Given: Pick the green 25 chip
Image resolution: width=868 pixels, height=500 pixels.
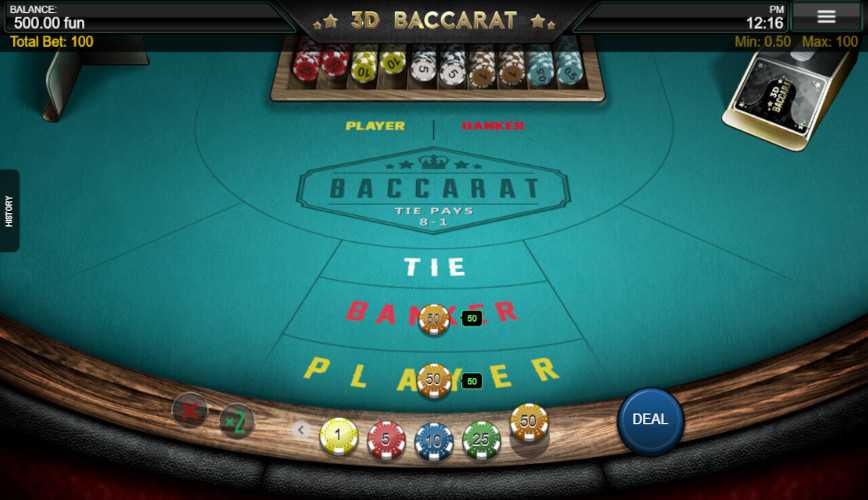Looking at the screenshot, I should [481, 439].
